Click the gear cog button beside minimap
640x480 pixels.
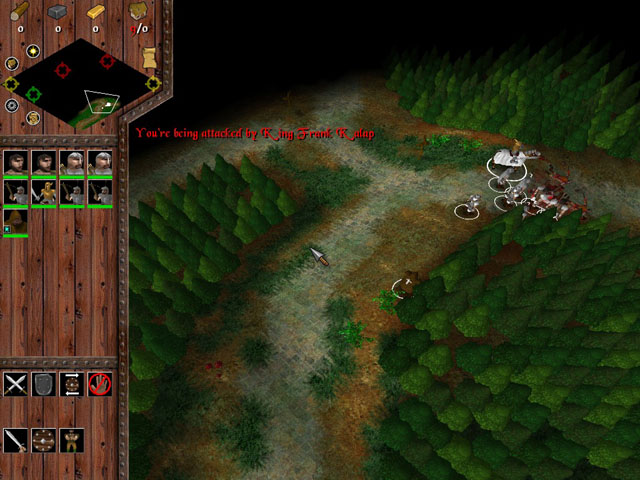pos(12,105)
